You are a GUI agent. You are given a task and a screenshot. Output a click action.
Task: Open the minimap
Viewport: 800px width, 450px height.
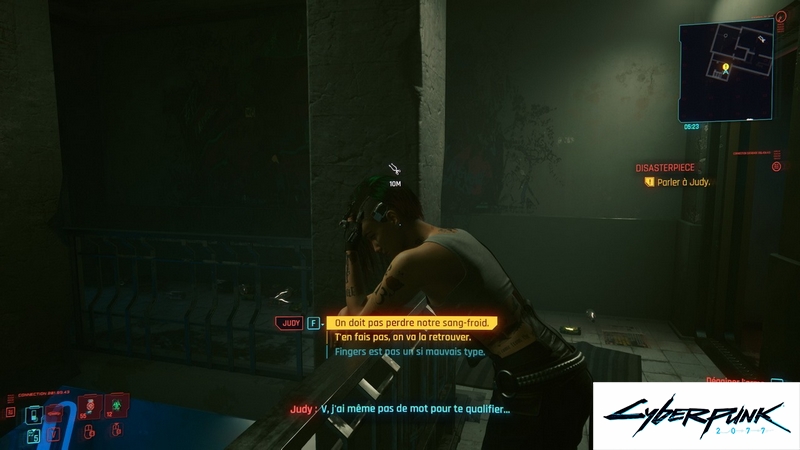(x=725, y=68)
